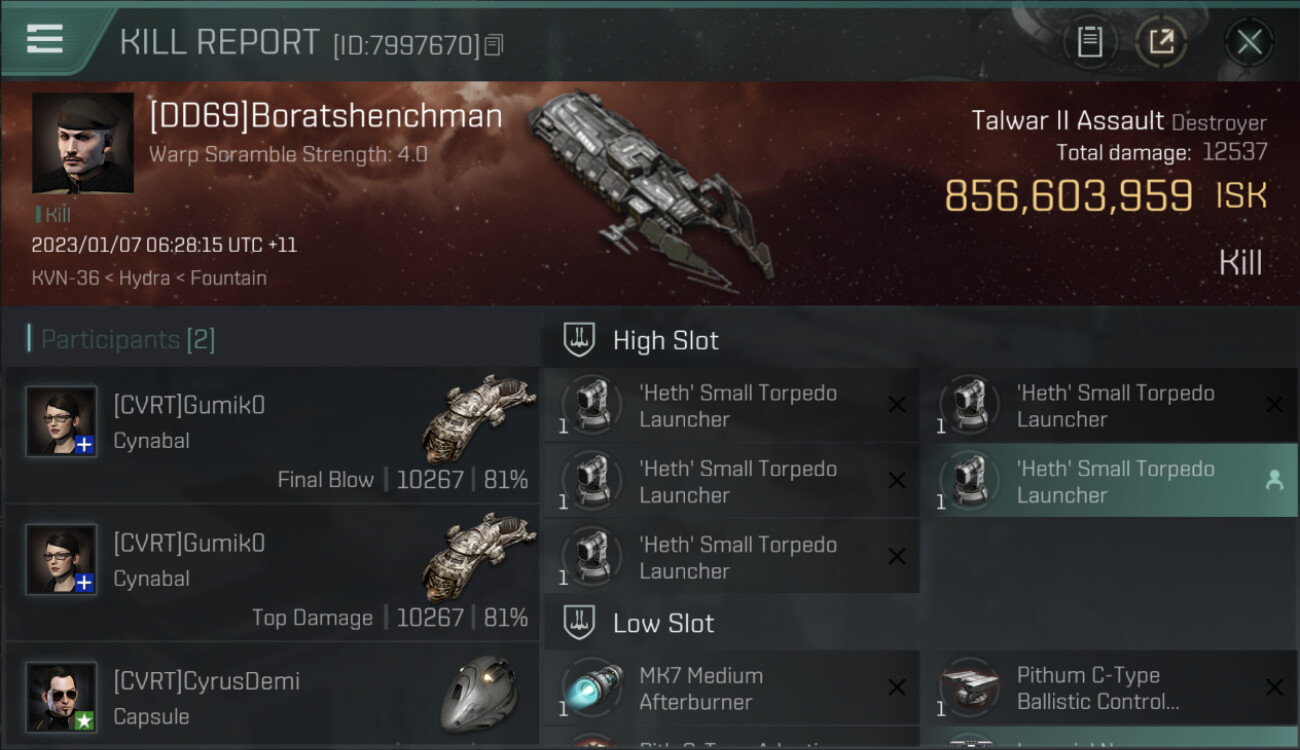Image resolution: width=1300 pixels, height=750 pixels.
Task: View Boratshenchman's pilot portrait
Action: [83, 143]
